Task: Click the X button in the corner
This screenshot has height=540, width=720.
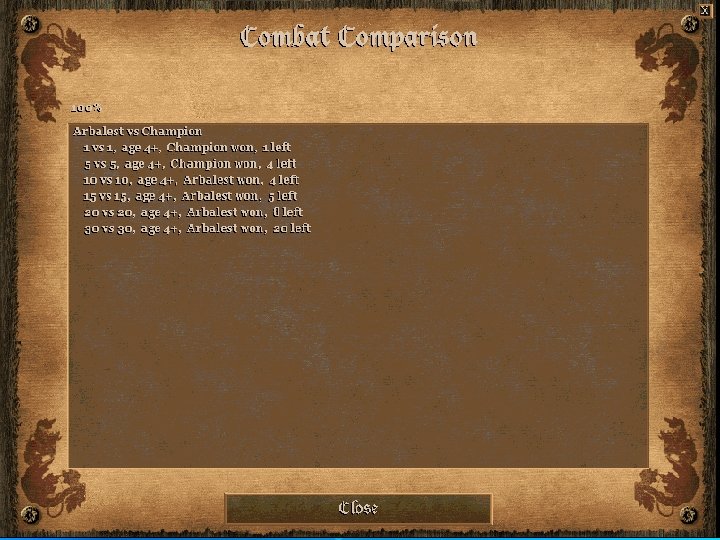Action: pyautogui.click(x=705, y=9)
